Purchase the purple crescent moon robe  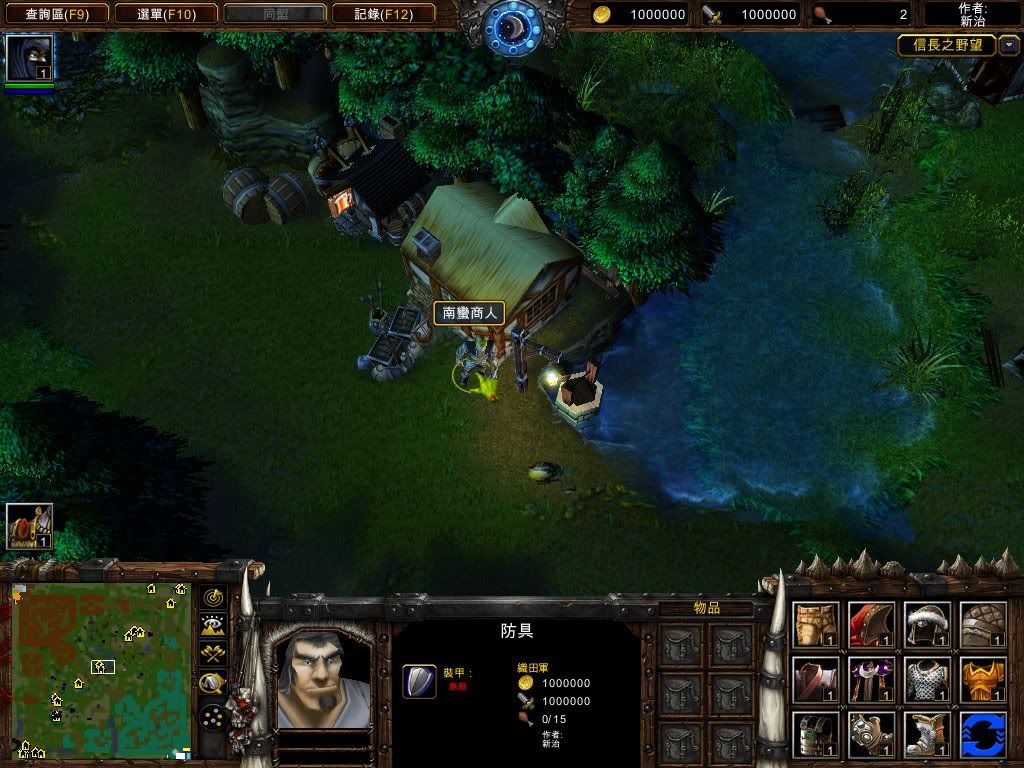tap(871, 679)
